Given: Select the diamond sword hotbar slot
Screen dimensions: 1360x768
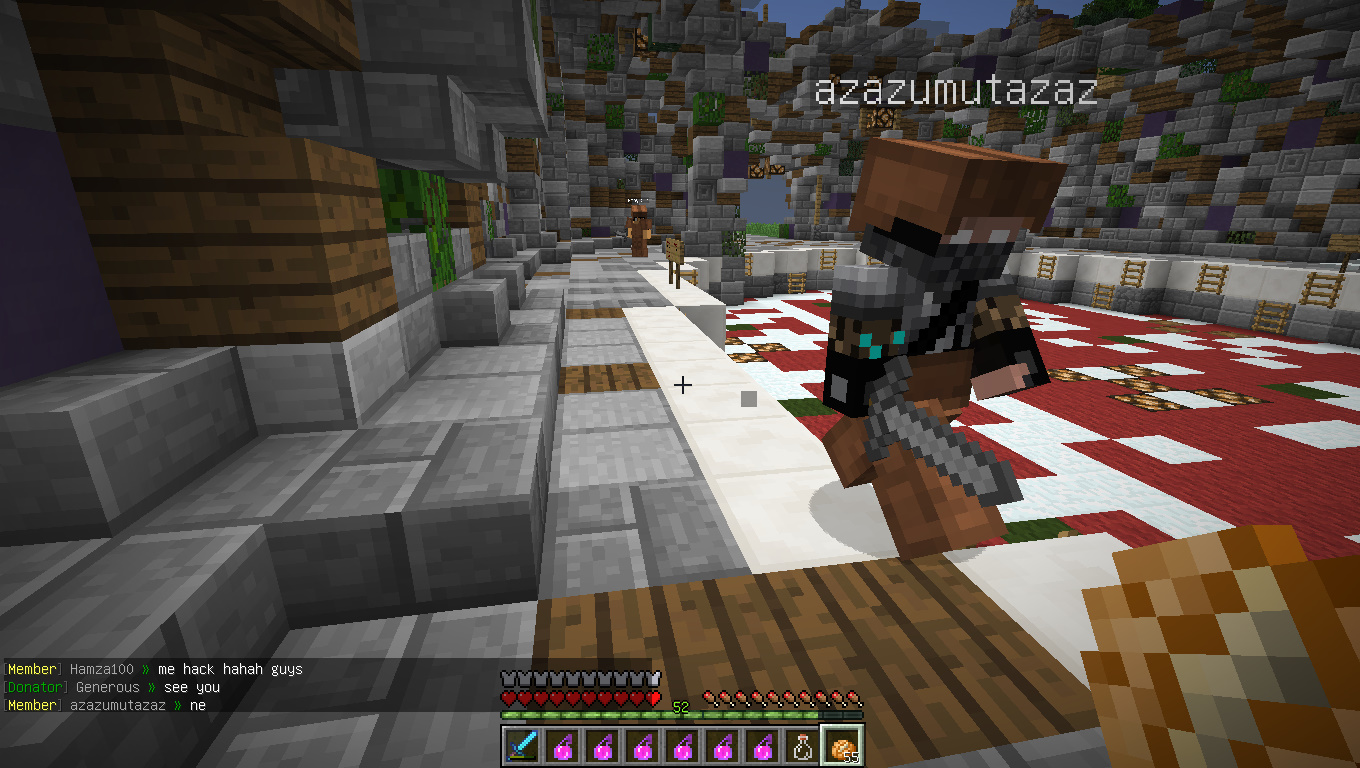Looking at the screenshot, I should [521, 746].
